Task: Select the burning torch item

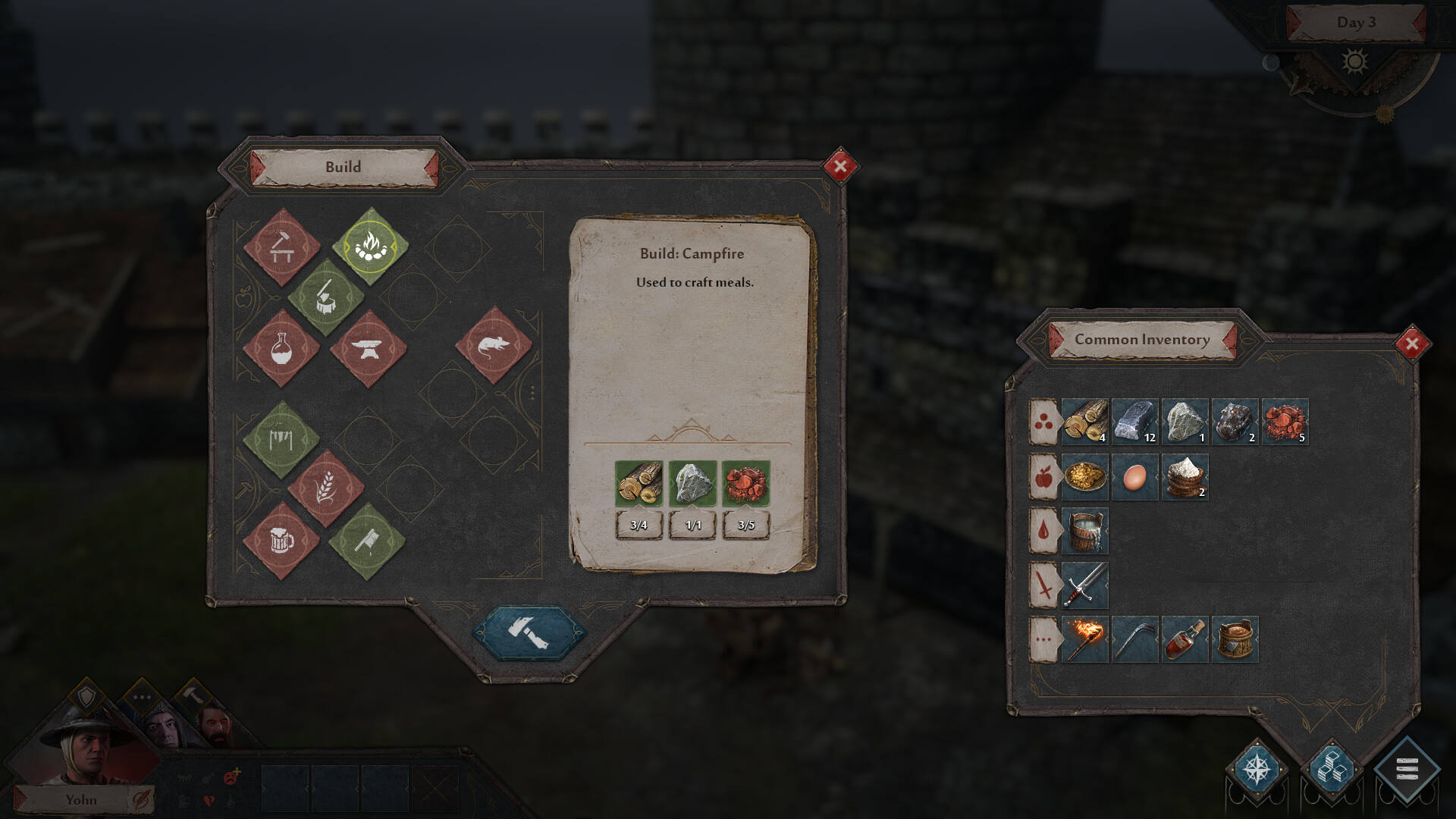Action: [1084, 640]
